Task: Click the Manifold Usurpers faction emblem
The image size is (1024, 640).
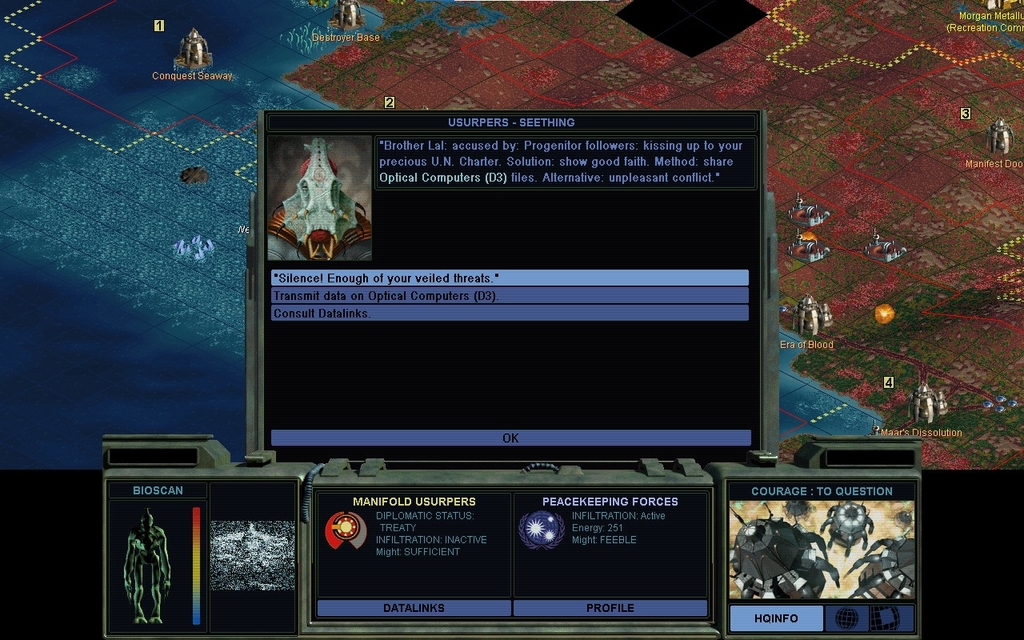Action: pos(345,530)
